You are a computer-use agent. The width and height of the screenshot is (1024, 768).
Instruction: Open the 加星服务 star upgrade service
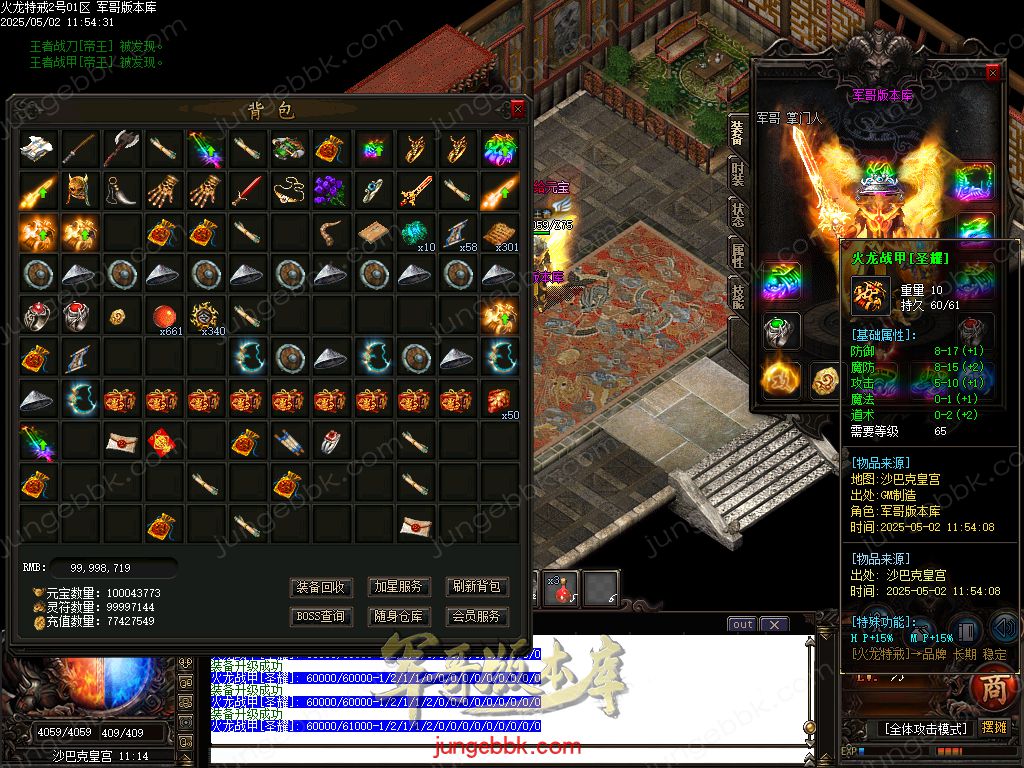pos(398,587)
